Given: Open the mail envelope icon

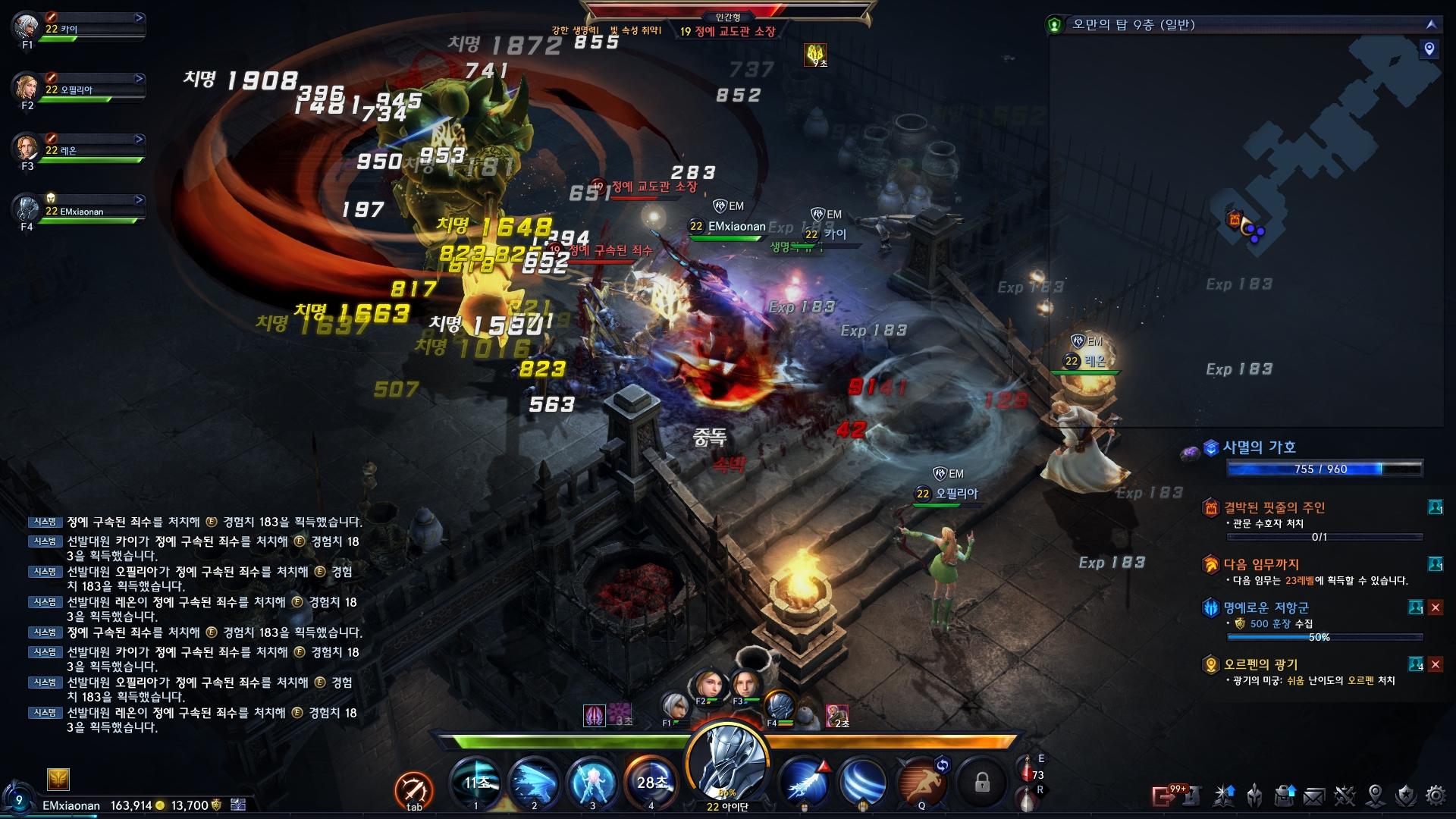Looking at the screenshot, I should 1314,795.
